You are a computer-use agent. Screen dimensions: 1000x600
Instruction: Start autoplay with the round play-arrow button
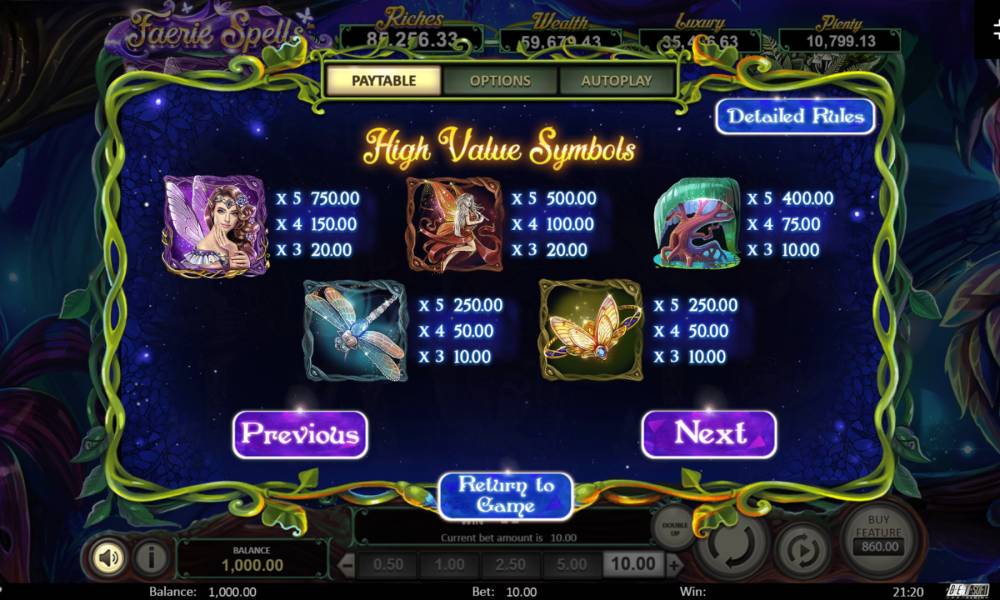coord(804,550)
